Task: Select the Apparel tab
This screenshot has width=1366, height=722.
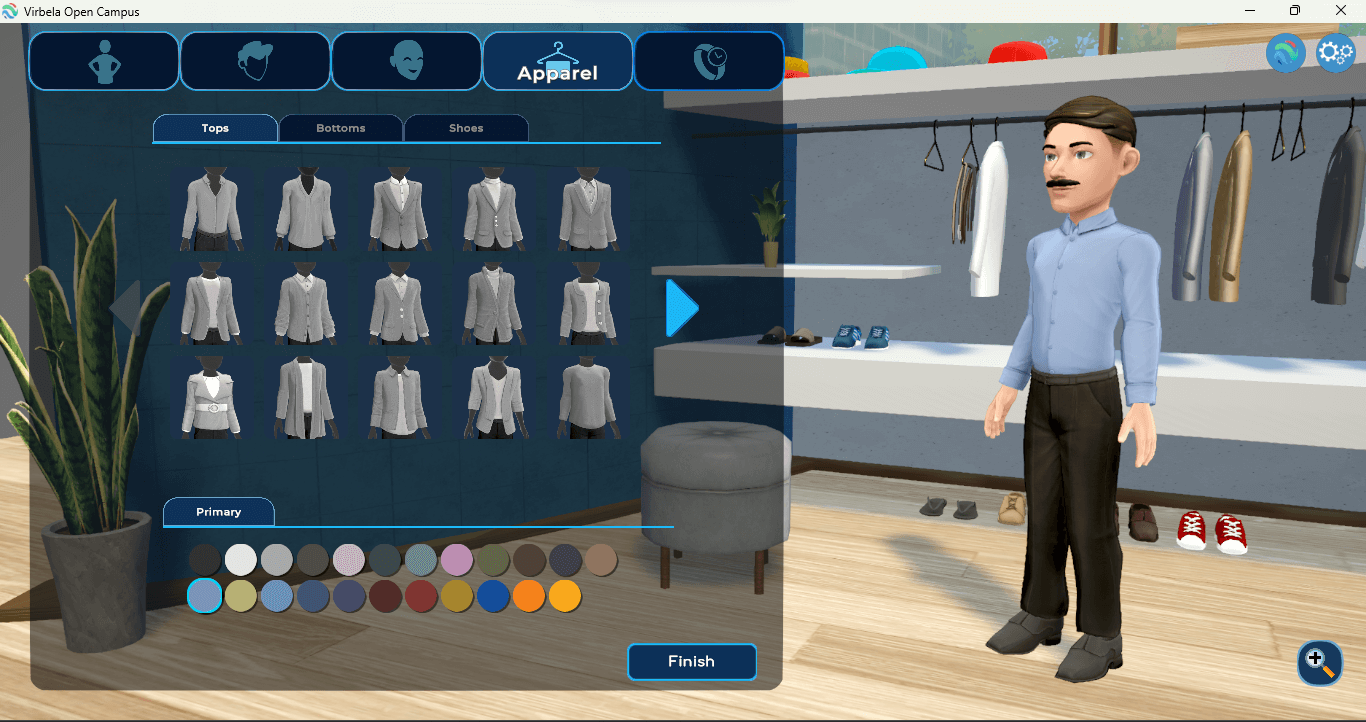Action: tap(557, 61)
